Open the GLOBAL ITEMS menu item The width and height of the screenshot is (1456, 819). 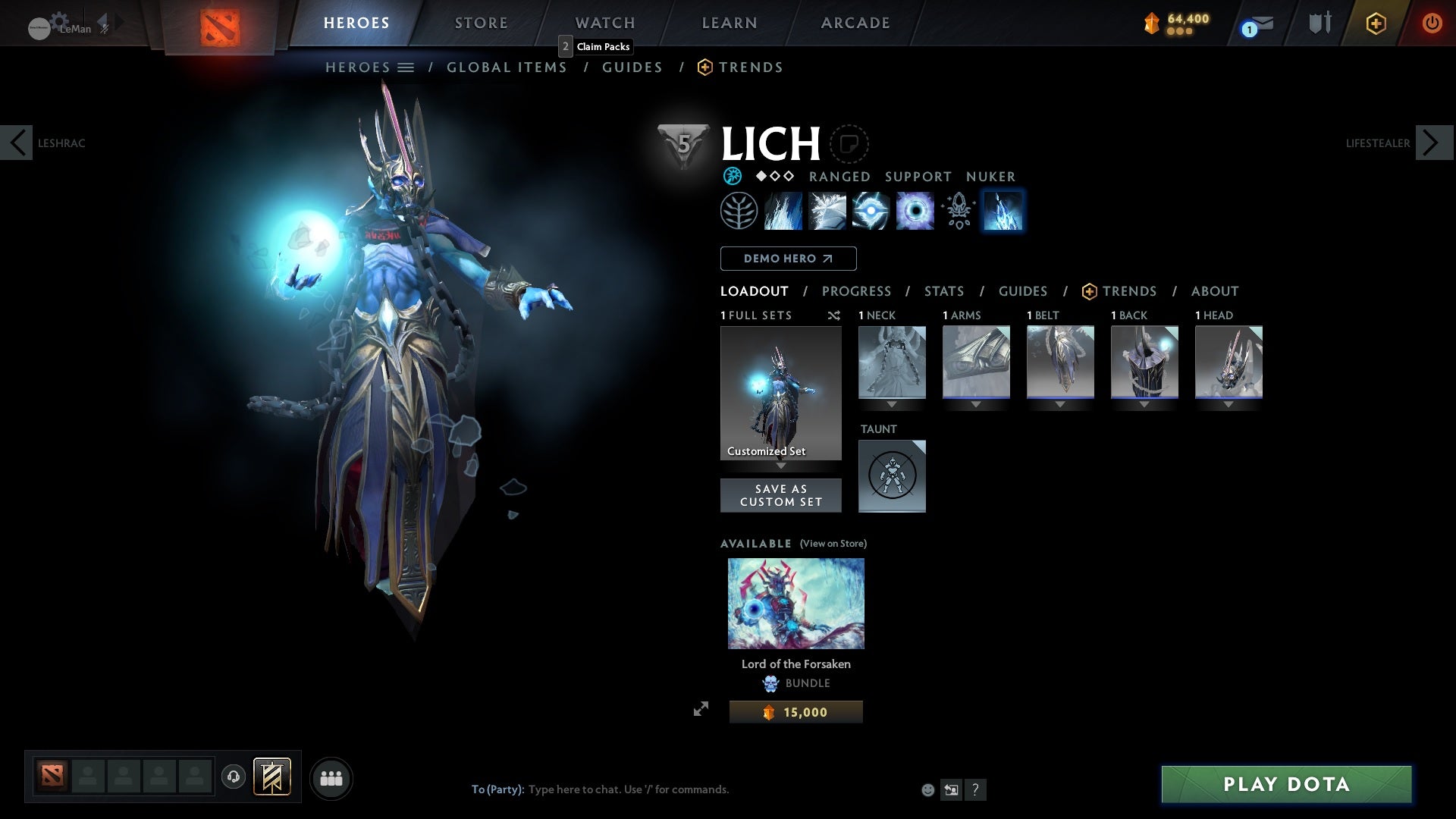(507, 67)
